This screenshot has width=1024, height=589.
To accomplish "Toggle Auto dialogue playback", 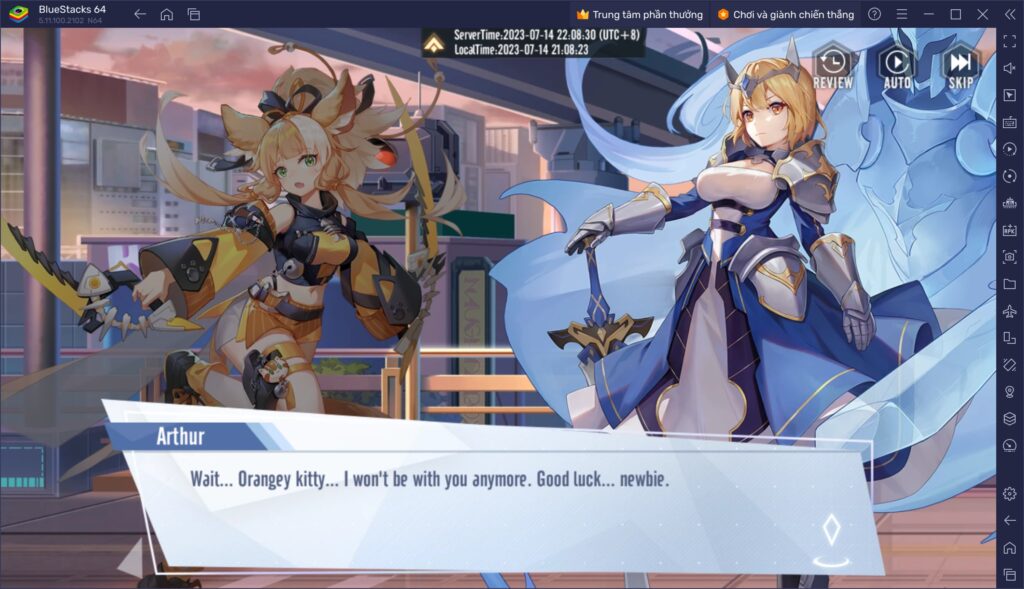I will [x=897, y=66].
